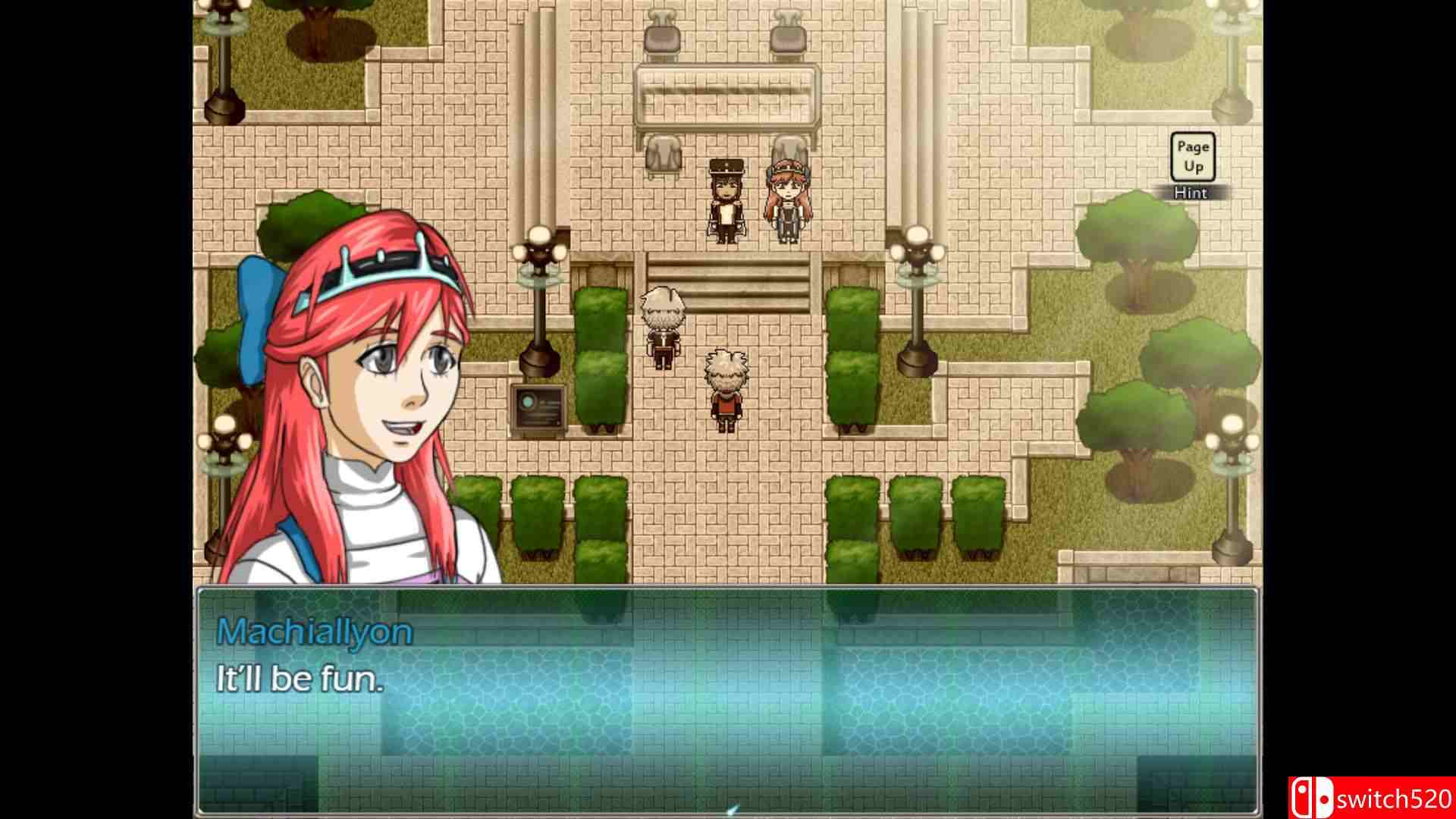The height and width of the screenshot is (819, 1456).
Task: Click the Page Up hint button
Action: point(1193,157)
